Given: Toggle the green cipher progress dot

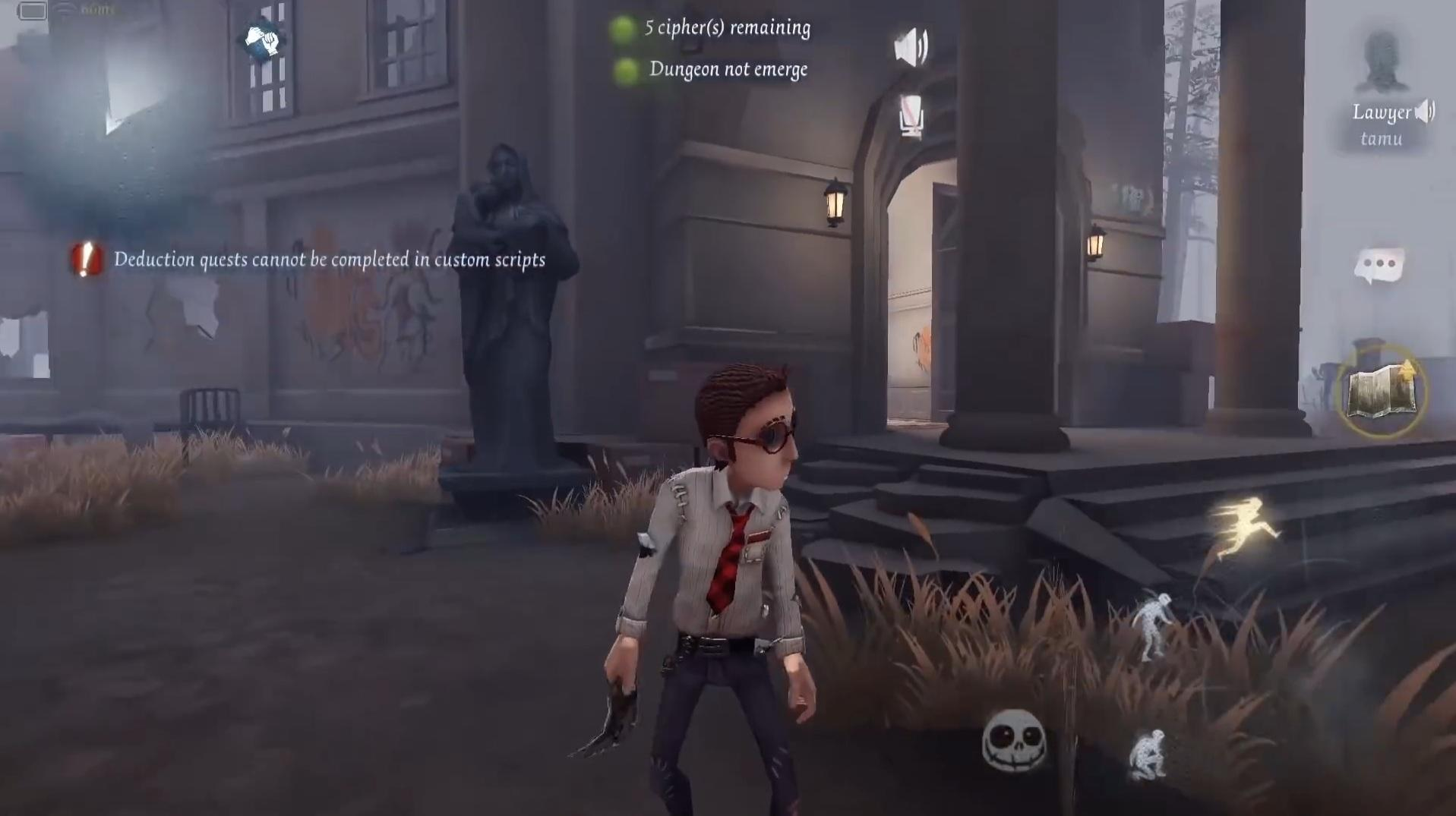Looking at the screenshot, I should 626,28.
